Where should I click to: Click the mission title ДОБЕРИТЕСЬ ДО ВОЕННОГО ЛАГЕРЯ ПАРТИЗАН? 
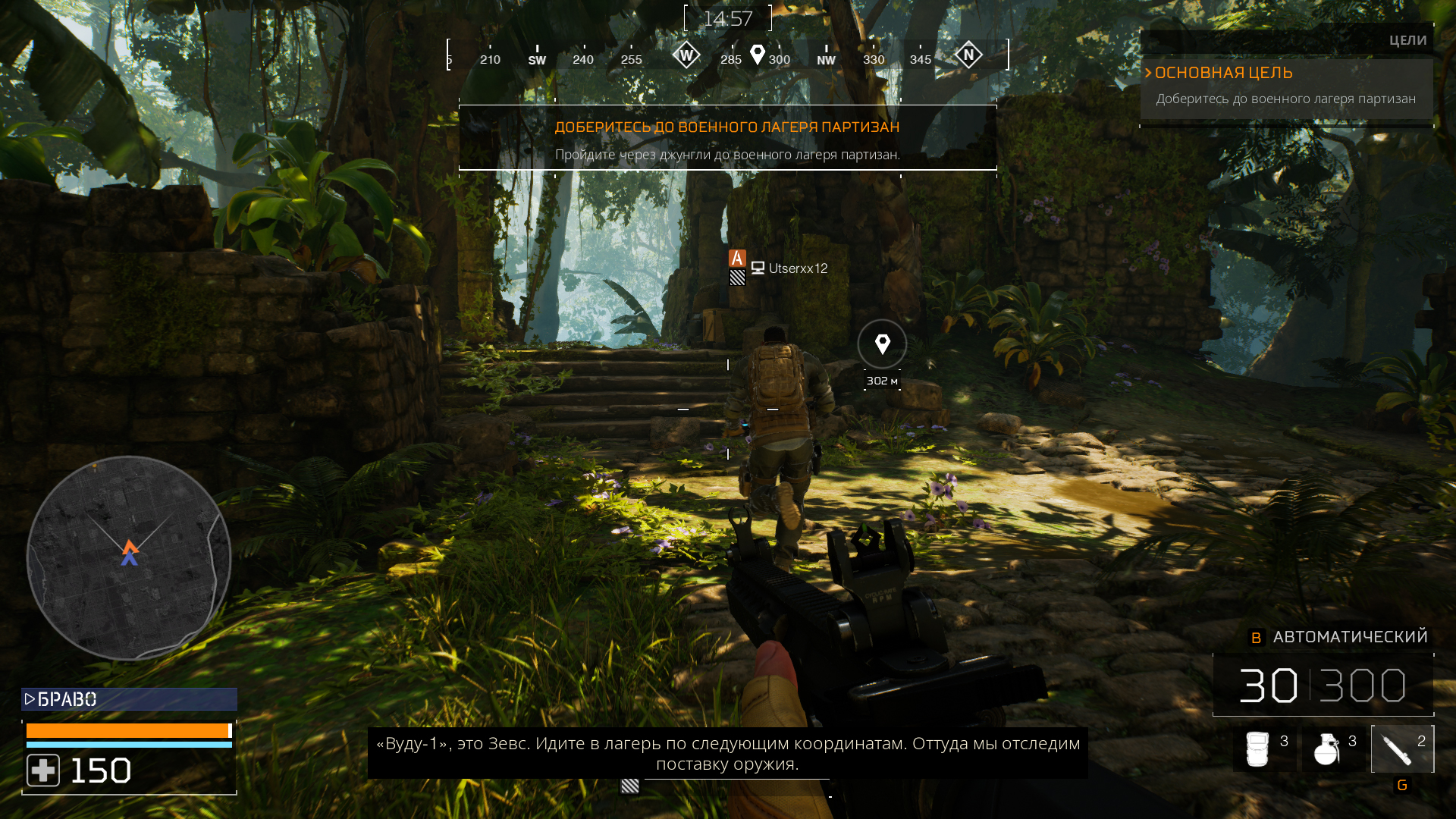tap(727, 127)
